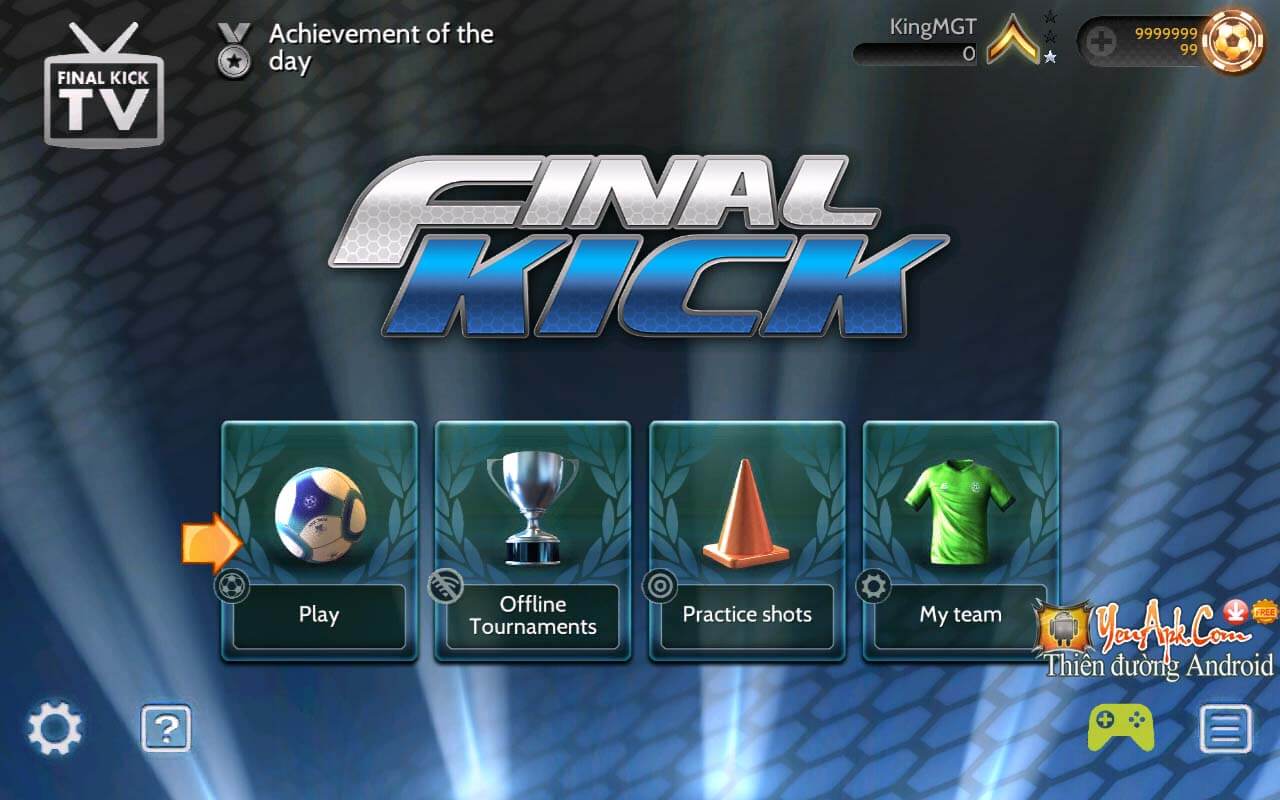Select the green gamepad controller icon
Image resolution: width=1280 pixels, height=800 pixels.
1119,729
